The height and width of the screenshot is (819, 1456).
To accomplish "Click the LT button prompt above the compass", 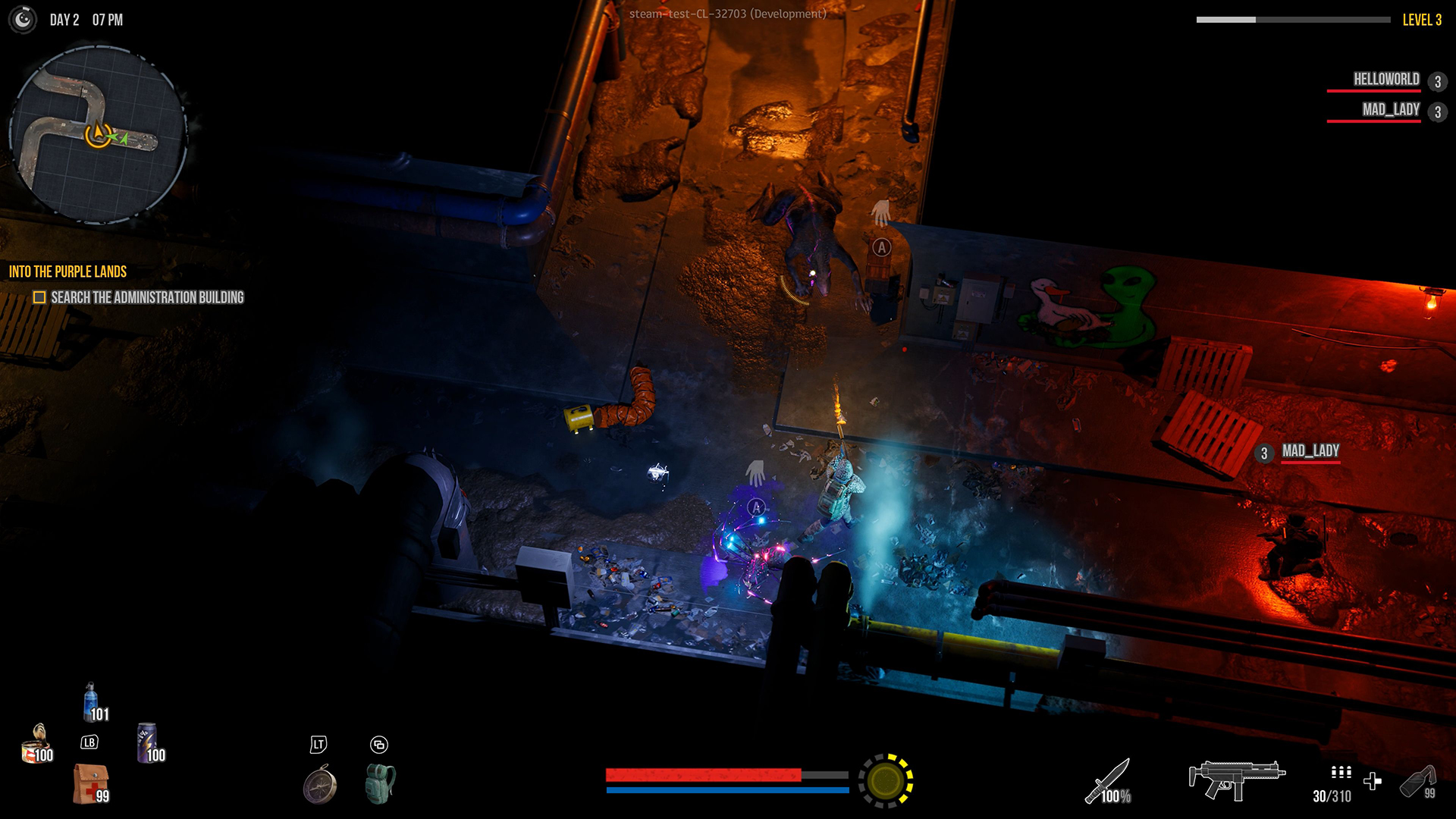I will pyautogui.click(x=319, y=745).
